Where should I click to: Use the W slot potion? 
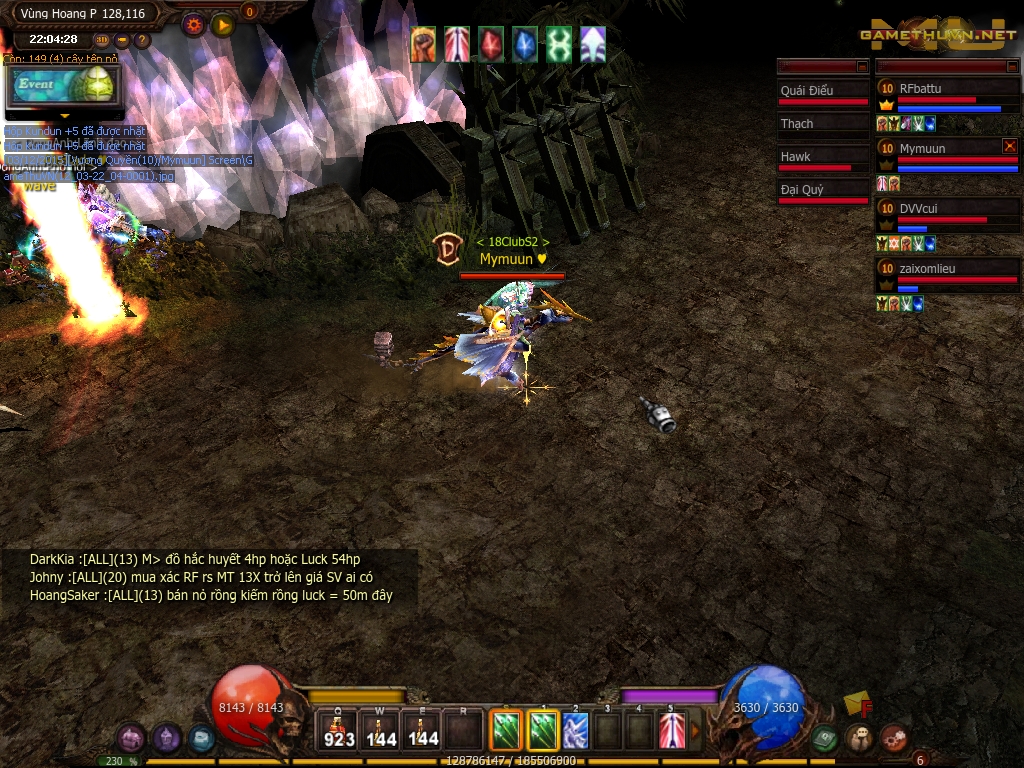point(381,731)
